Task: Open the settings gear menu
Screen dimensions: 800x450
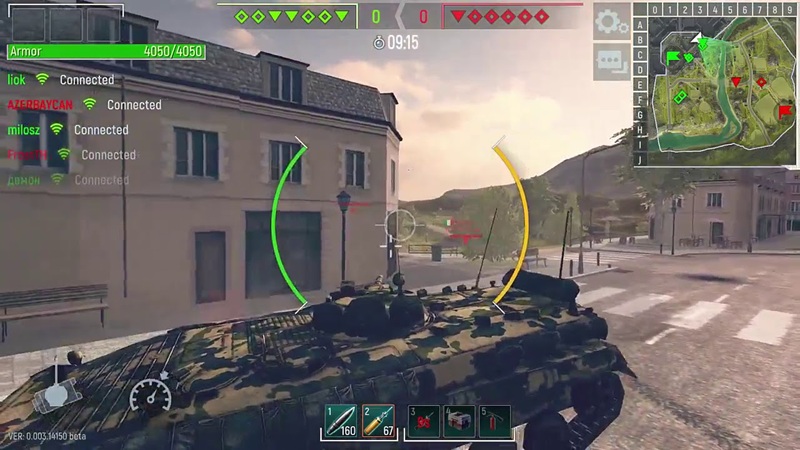Action: [611, 20]
